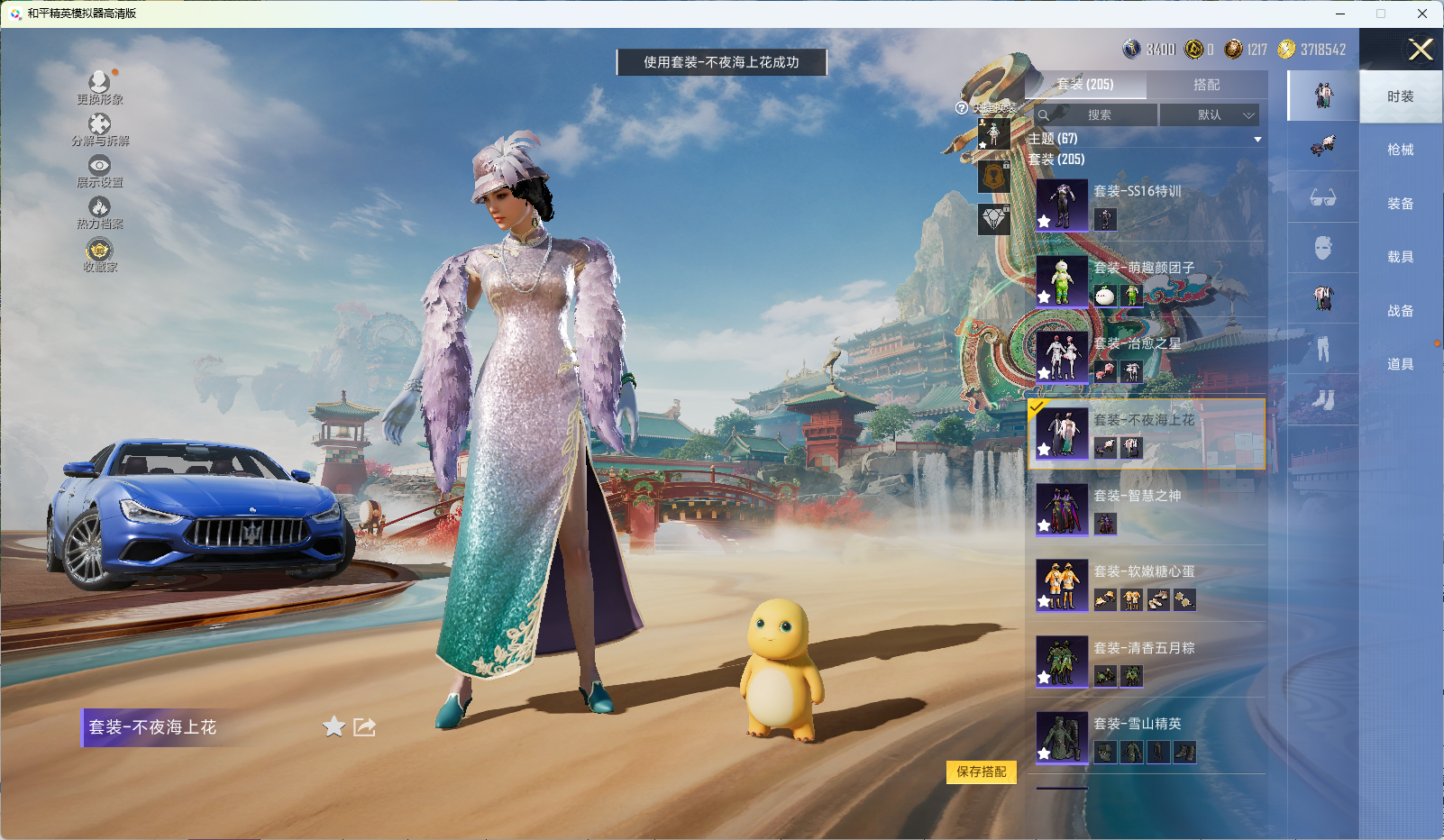Save the outfit with 保存搭配
Screen dimensions: 1444x840
[981, 772]
